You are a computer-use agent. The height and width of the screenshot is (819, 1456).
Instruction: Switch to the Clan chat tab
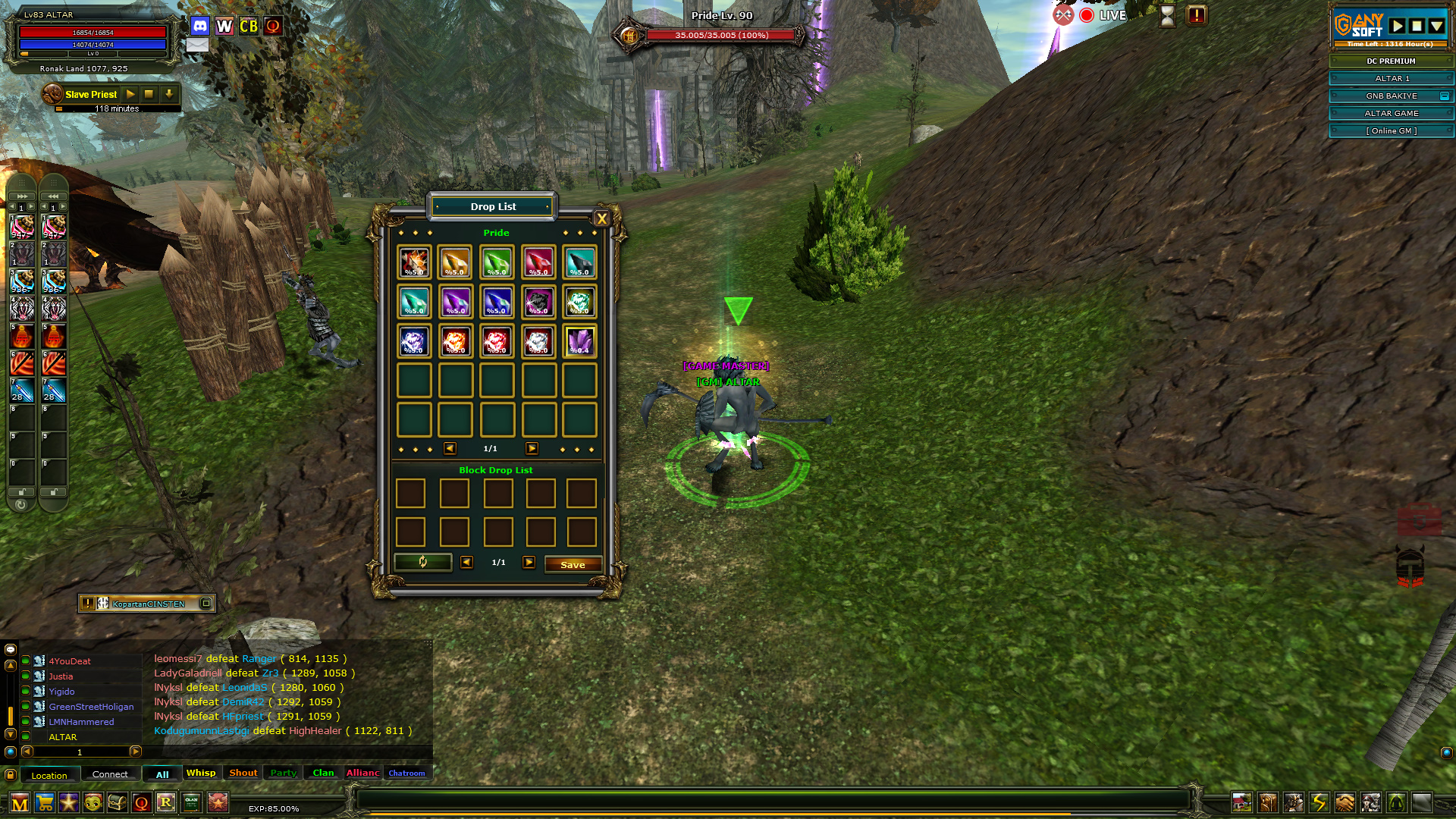pos(323,773)
